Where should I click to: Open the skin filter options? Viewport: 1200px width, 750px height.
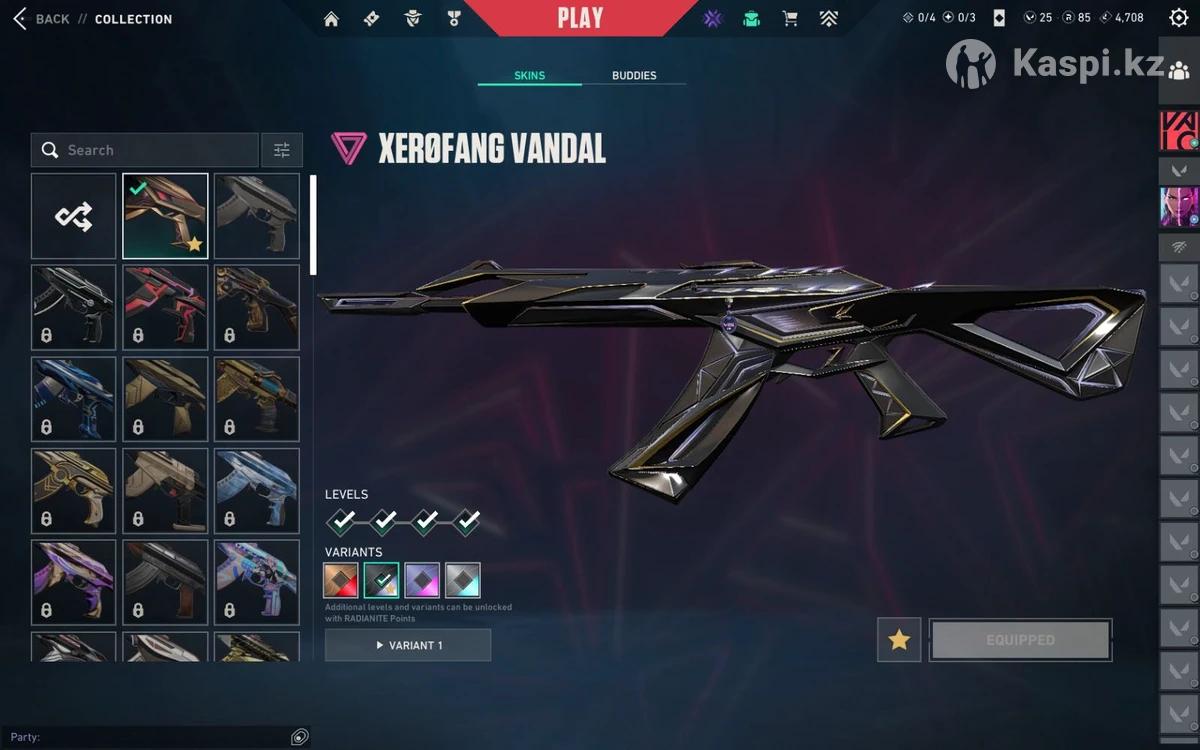coord(282,150)
